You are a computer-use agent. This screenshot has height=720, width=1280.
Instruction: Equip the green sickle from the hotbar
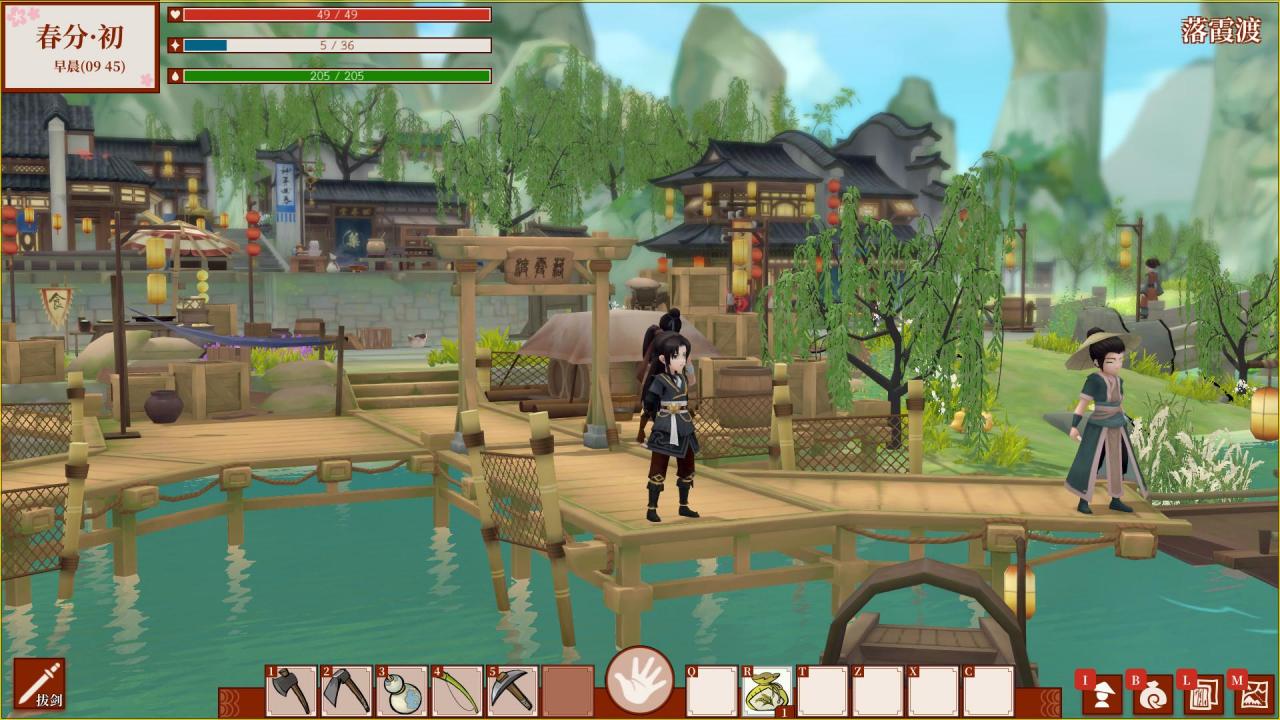(x=457, y=690)
